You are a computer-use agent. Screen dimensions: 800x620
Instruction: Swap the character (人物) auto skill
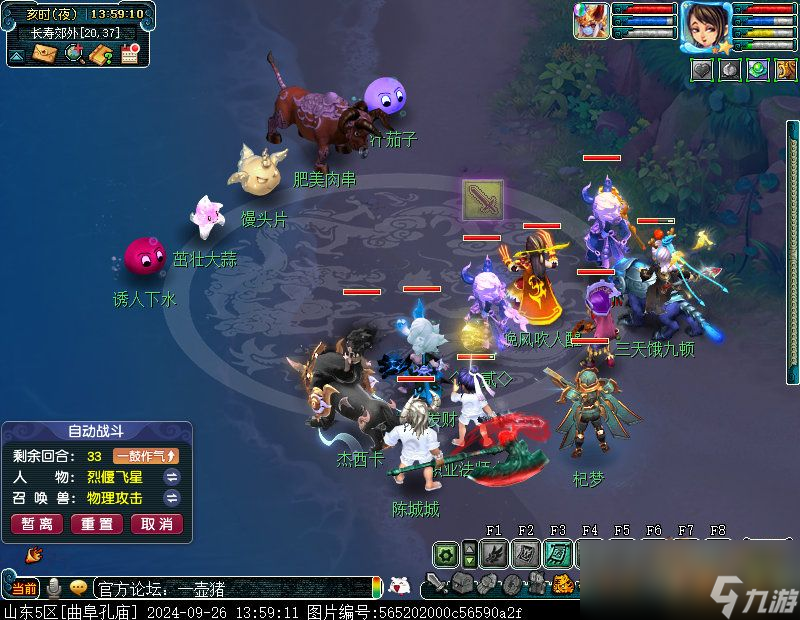pyautogui.click(x=172, y=477)
